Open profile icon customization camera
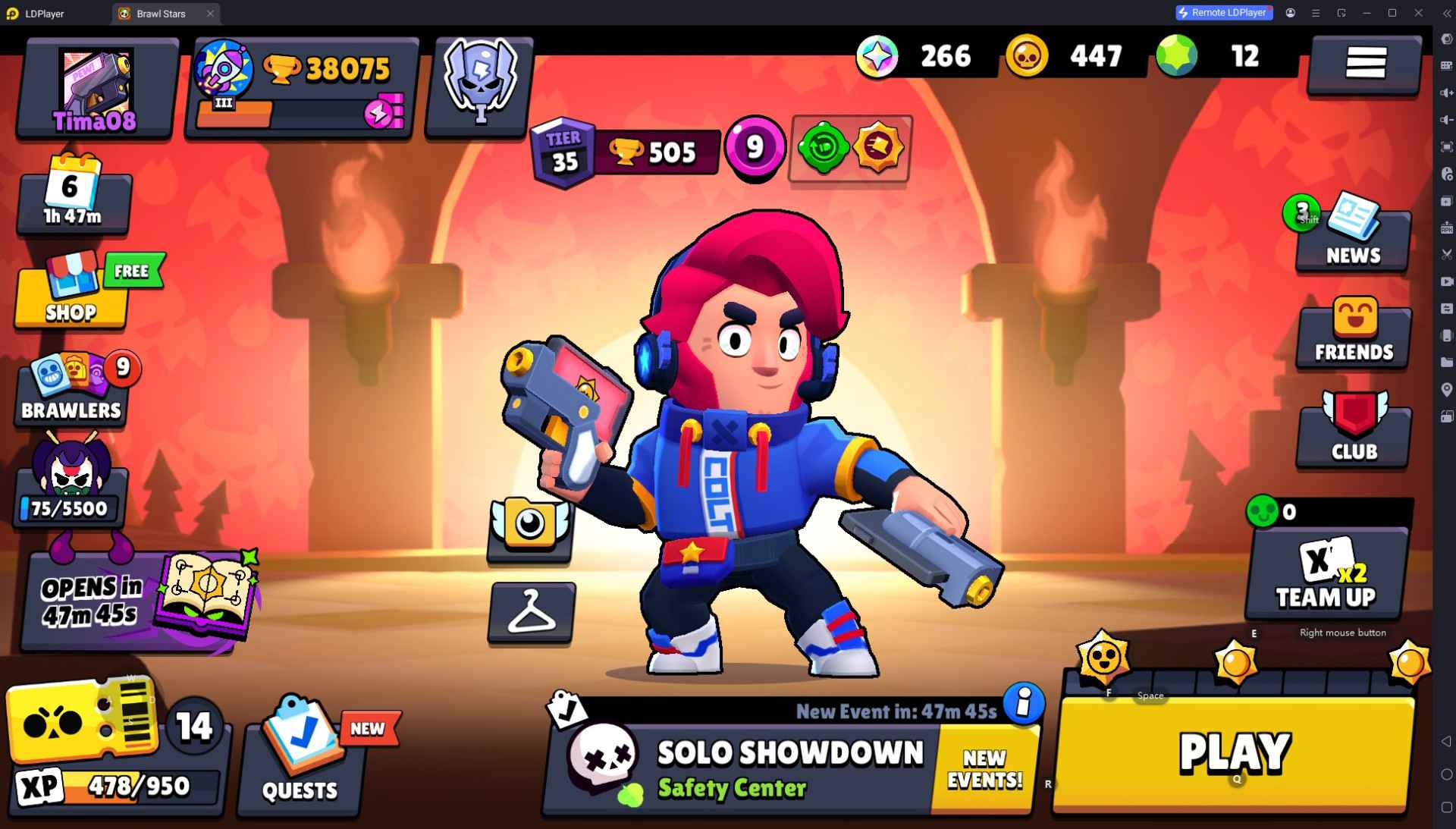Viewport: 1456px width, 829px height. [531, 527]
